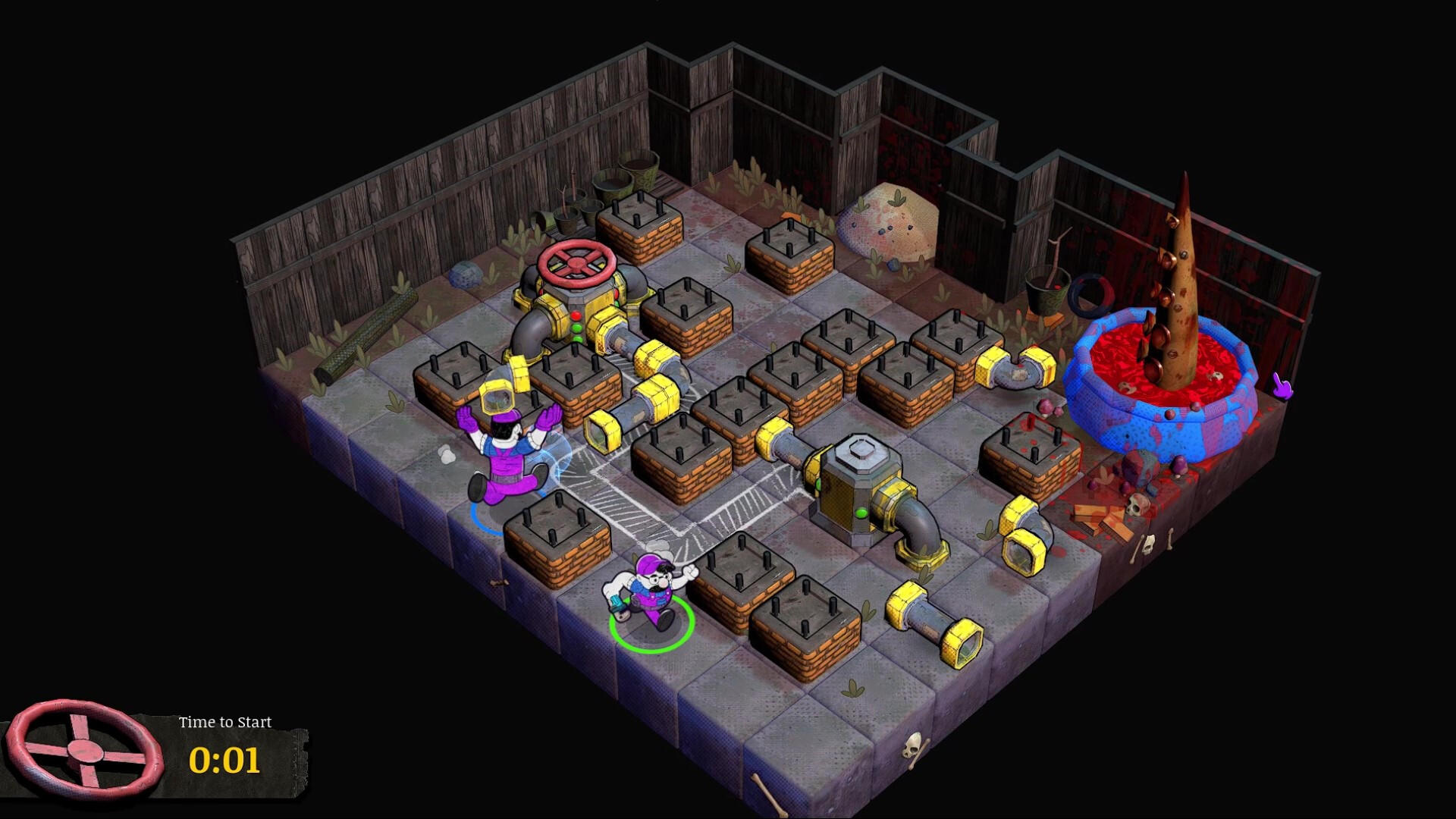This screenshot has width=1456, height=819.
Task: Click the 0:01 countdown timer
Action: 226,761
